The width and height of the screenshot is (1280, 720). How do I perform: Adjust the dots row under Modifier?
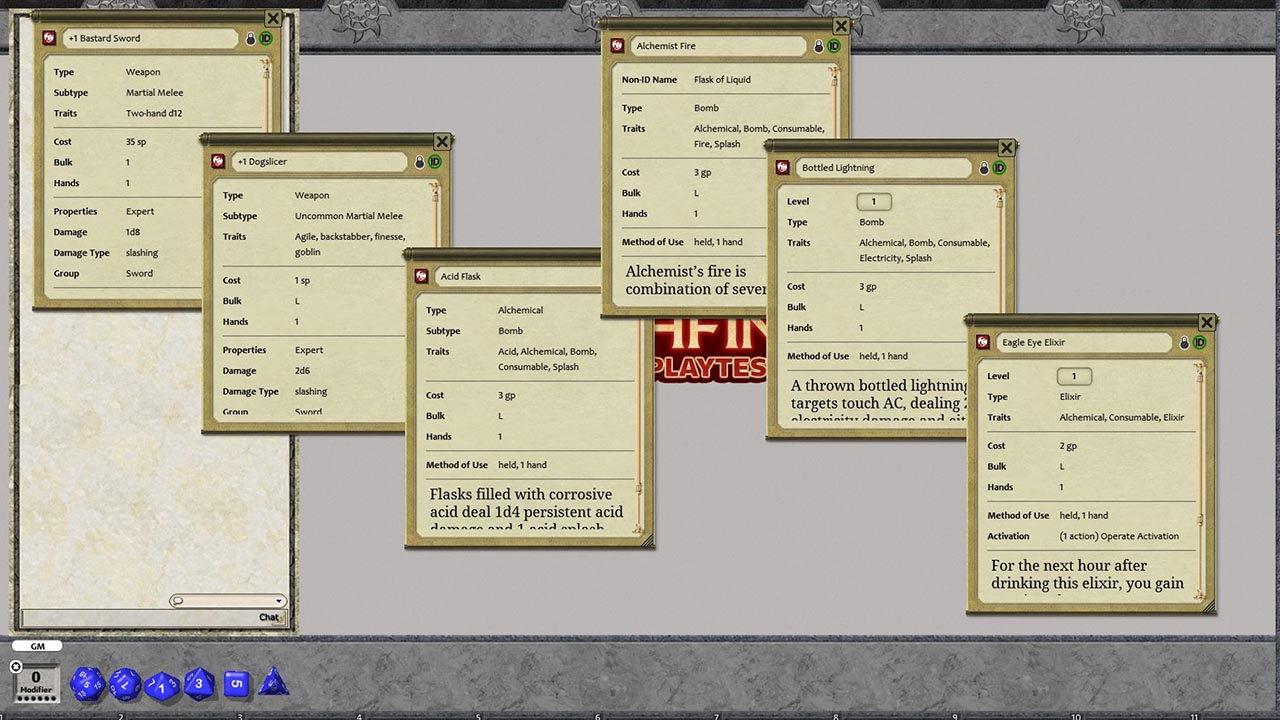(x=36, y=698)
